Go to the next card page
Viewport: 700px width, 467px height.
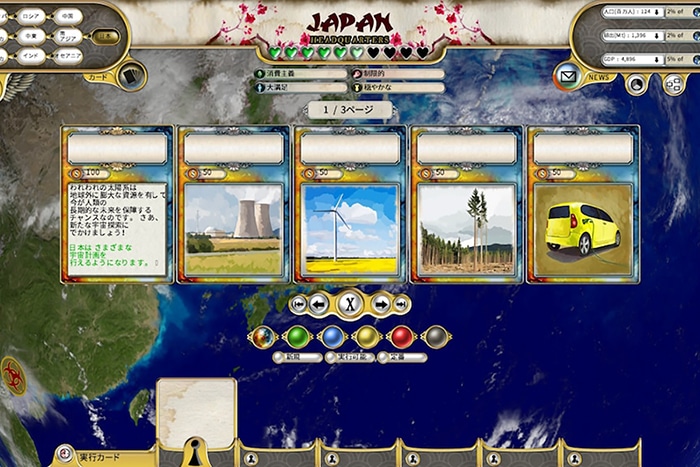[x=382, y=304]
